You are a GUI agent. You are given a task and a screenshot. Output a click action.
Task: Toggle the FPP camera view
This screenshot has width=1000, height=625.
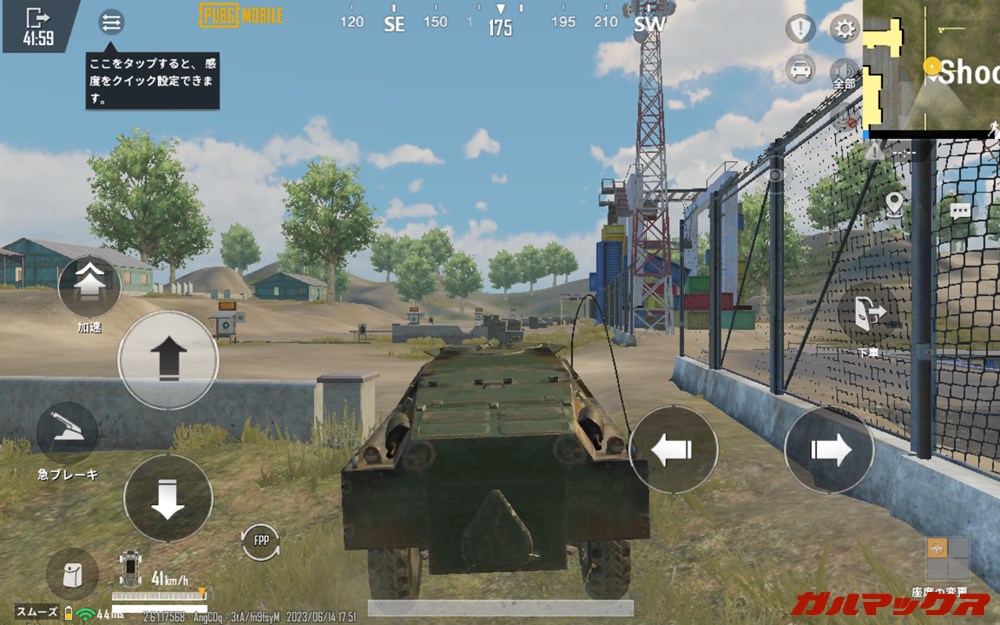point(261,541)
